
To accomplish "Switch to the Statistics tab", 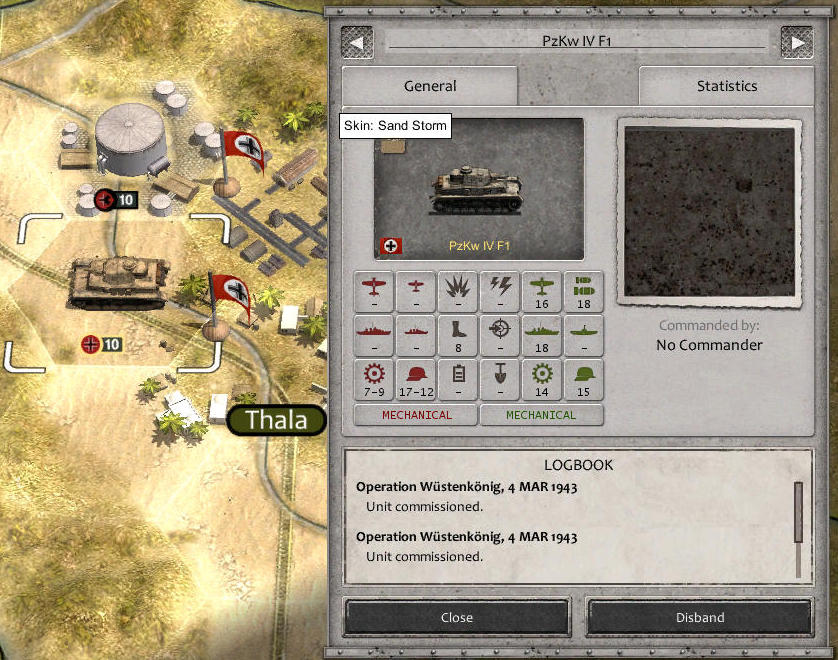I will tap(726, 86).
